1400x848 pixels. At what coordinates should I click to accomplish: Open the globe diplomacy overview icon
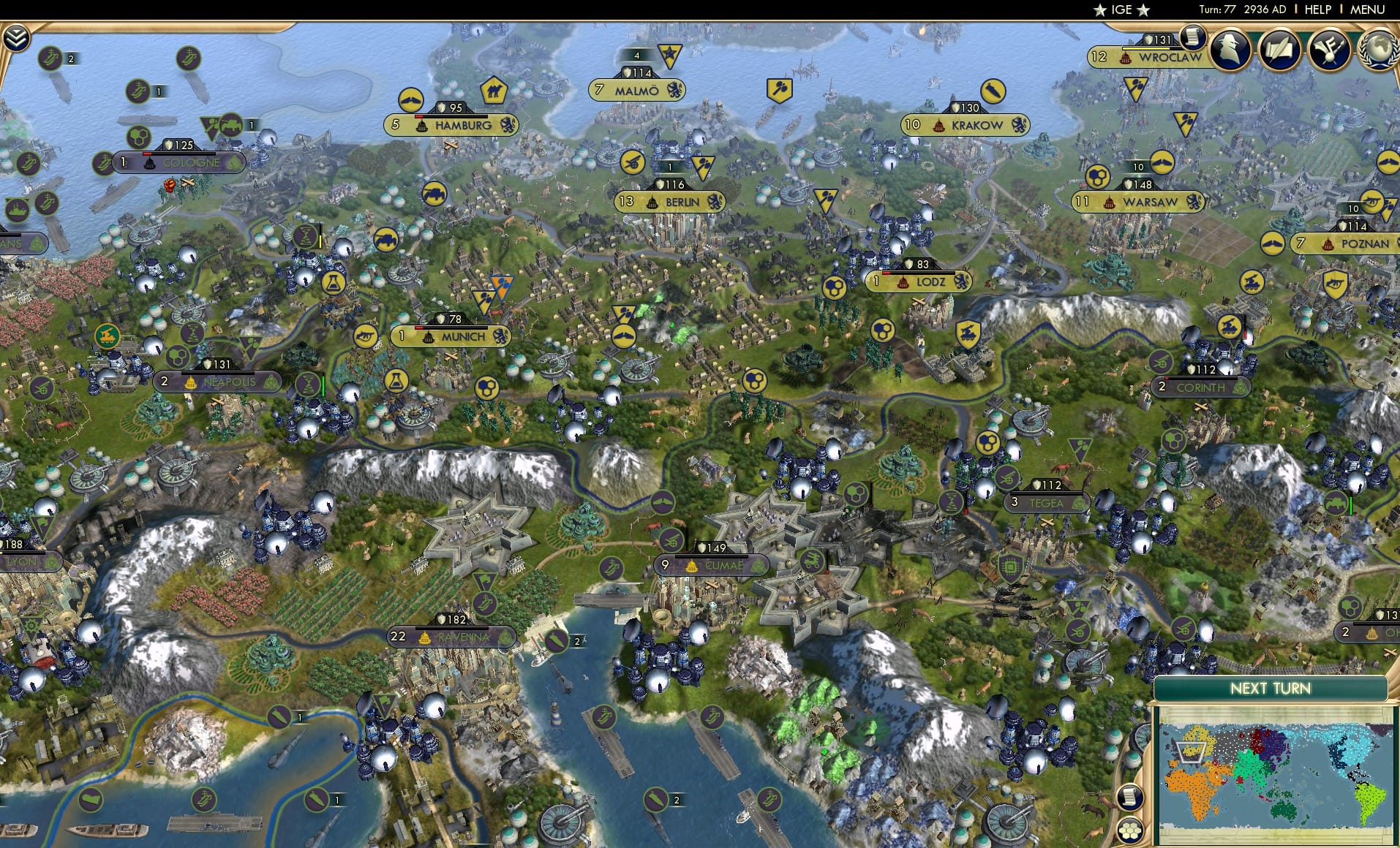pos(1381,50)
